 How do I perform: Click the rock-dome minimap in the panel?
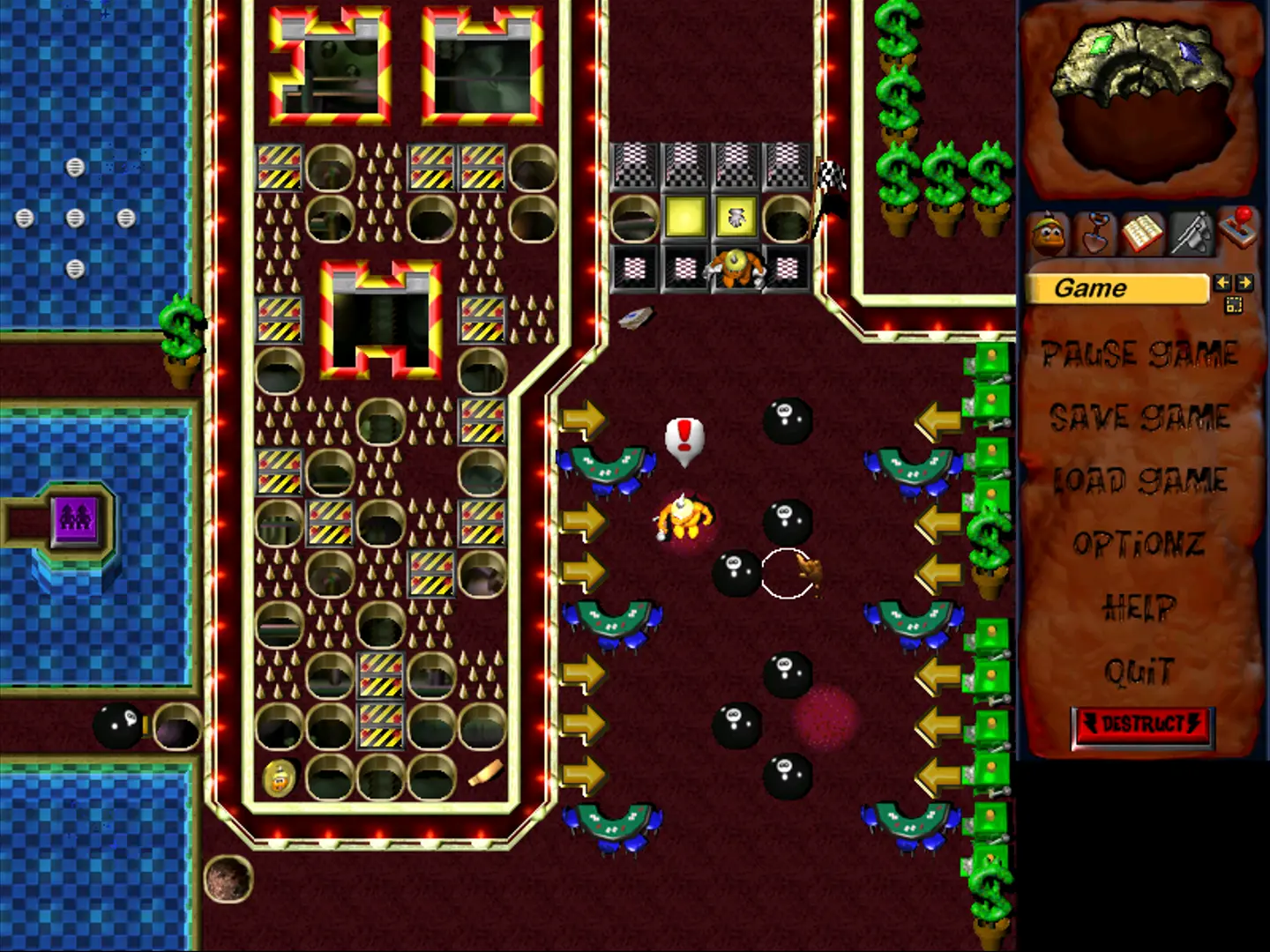pos(1139,97)
